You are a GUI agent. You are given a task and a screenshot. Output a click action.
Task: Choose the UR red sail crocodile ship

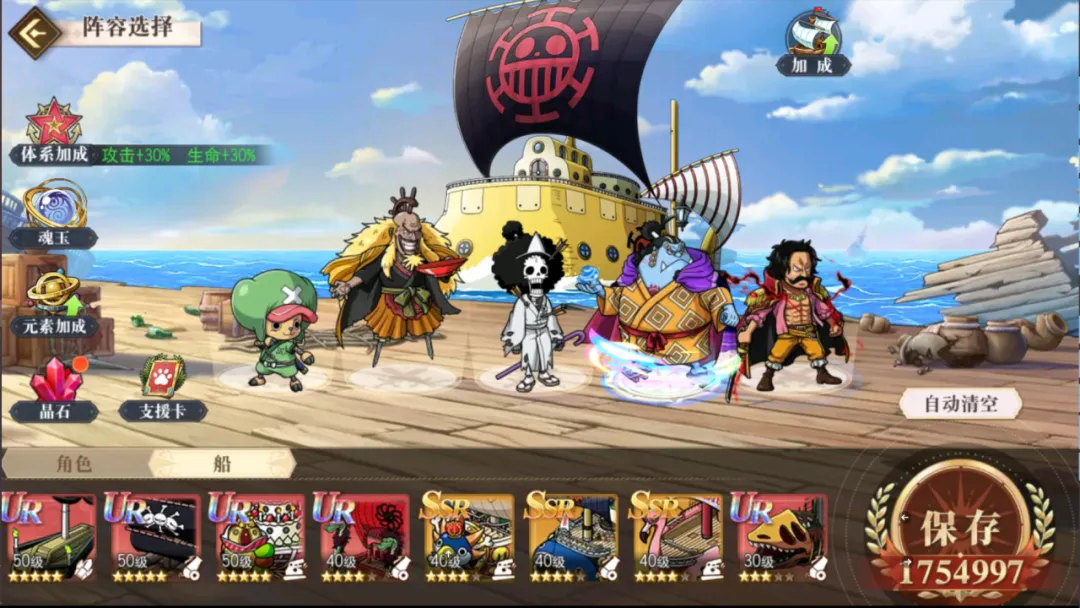[x=361, y=537]
